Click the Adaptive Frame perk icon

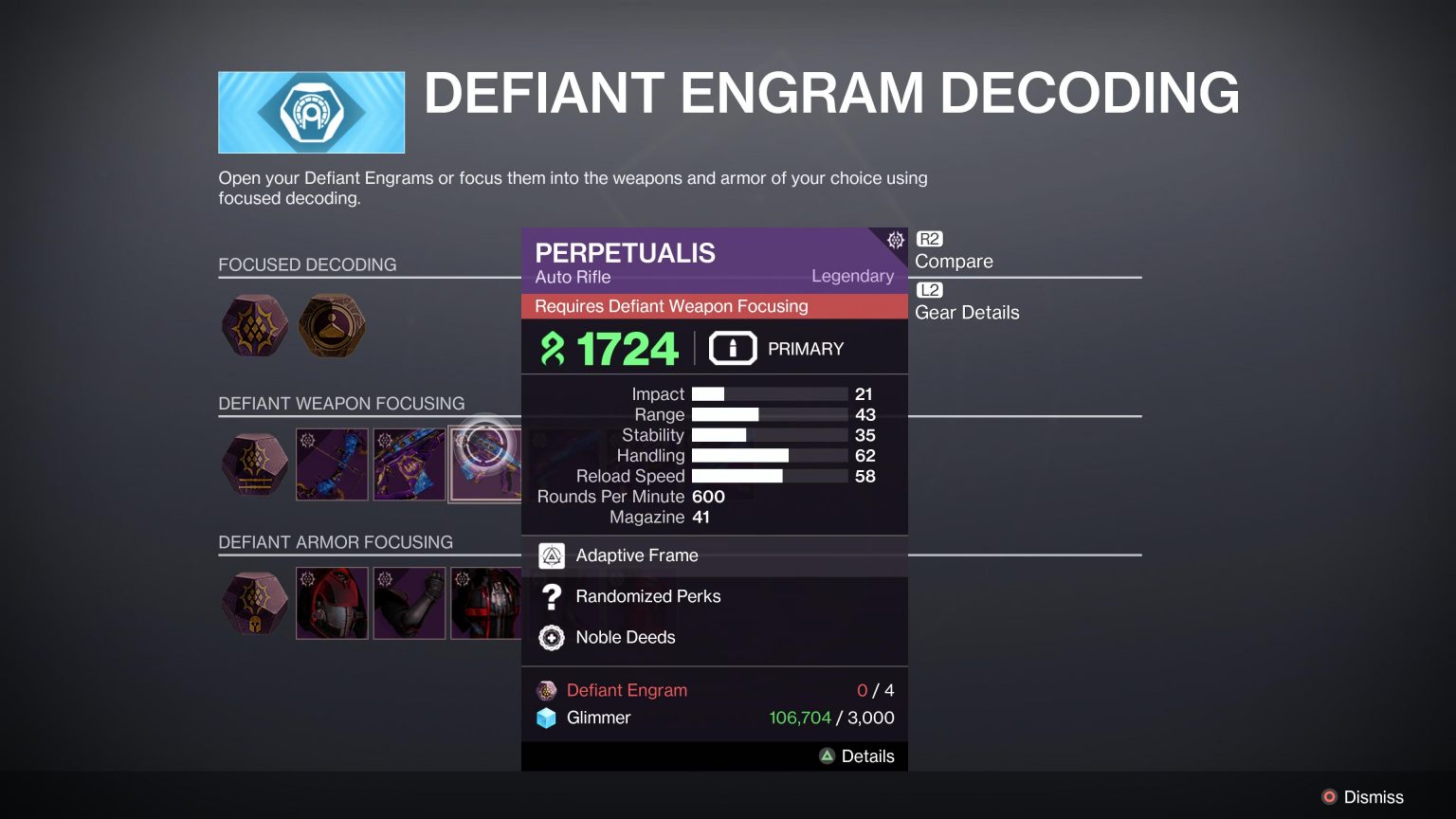click(x=552, y=555)
